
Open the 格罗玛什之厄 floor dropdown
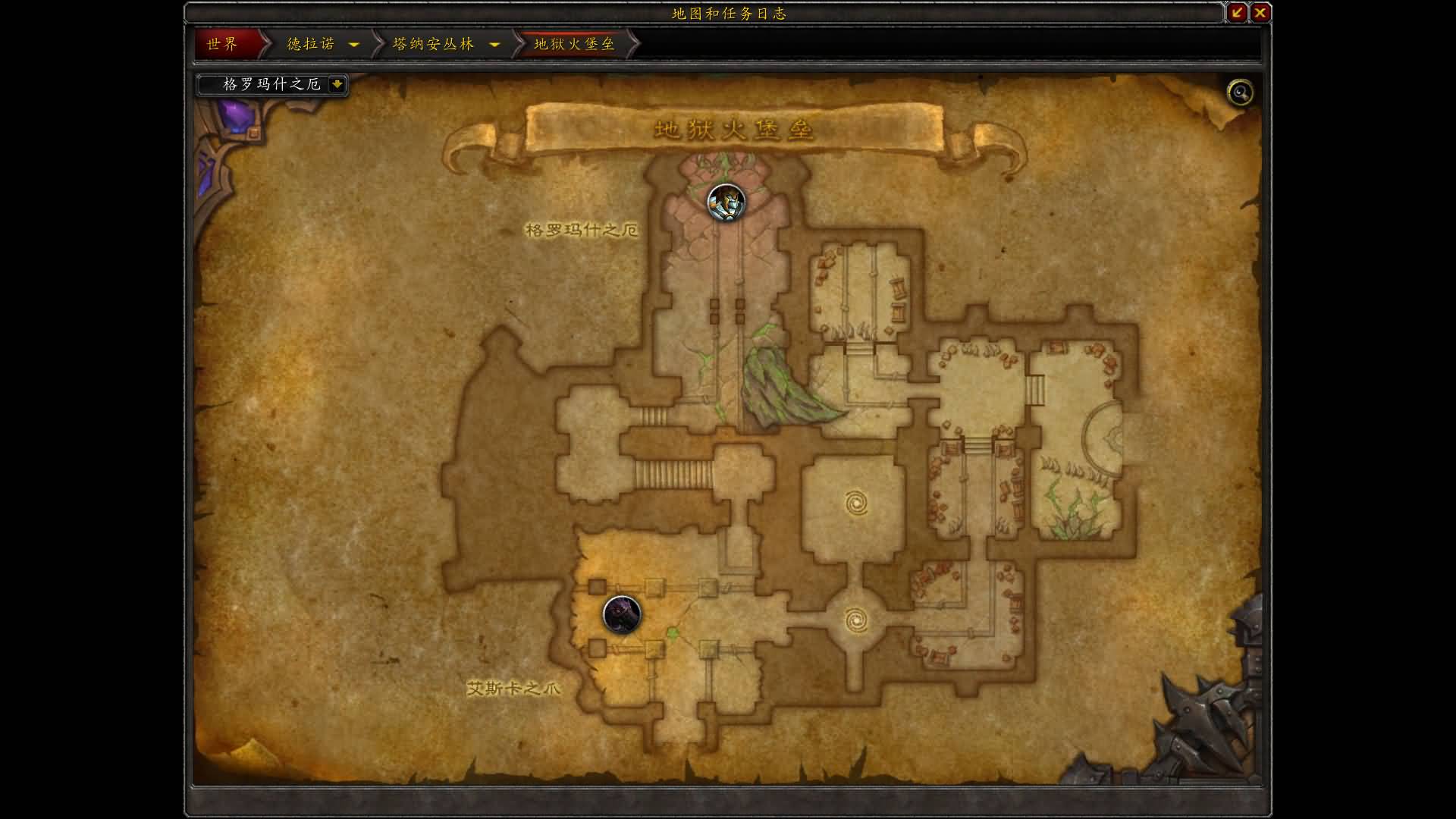337,84
